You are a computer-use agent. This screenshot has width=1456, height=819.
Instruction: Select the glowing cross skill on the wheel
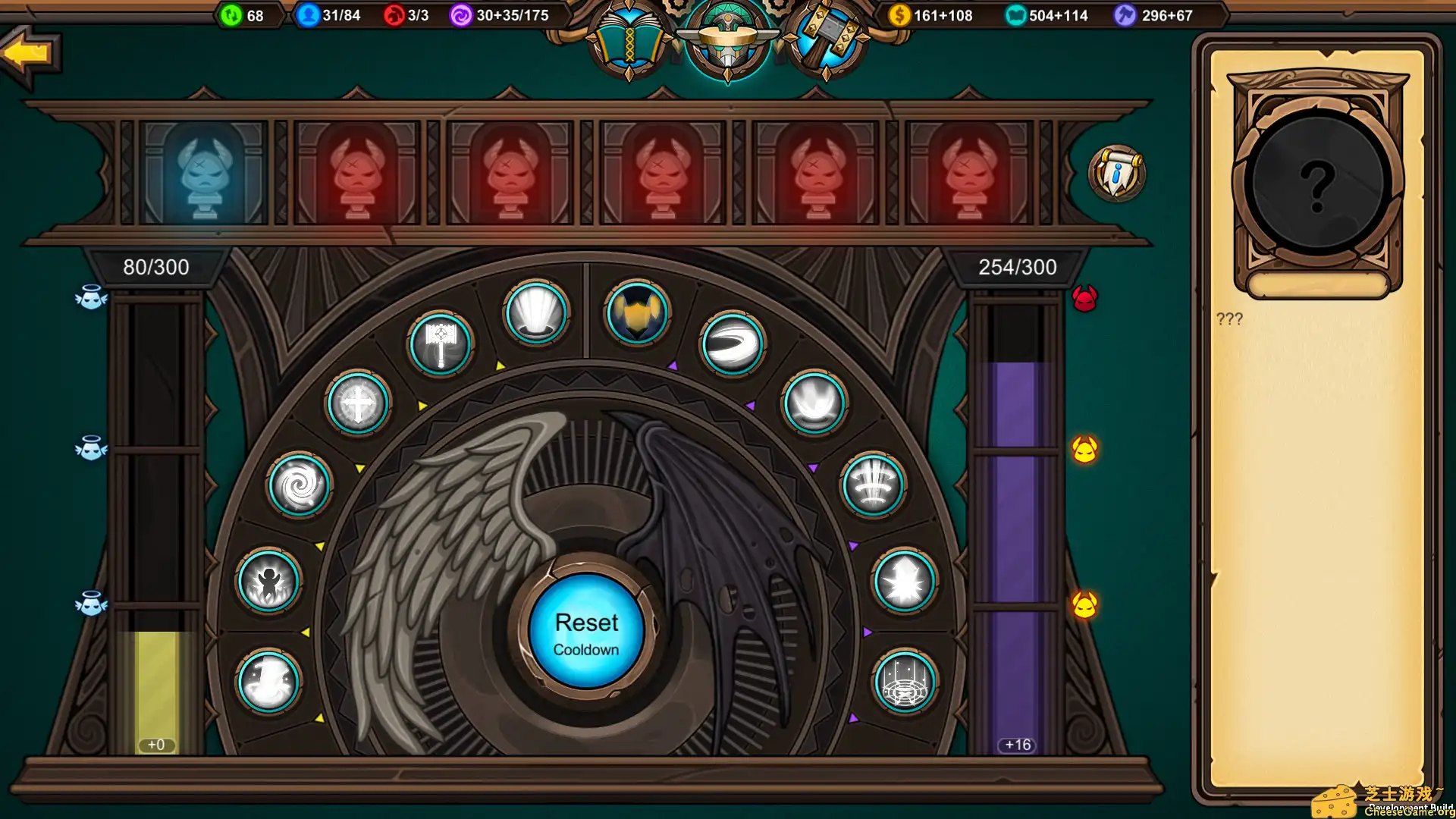[358, 403]
